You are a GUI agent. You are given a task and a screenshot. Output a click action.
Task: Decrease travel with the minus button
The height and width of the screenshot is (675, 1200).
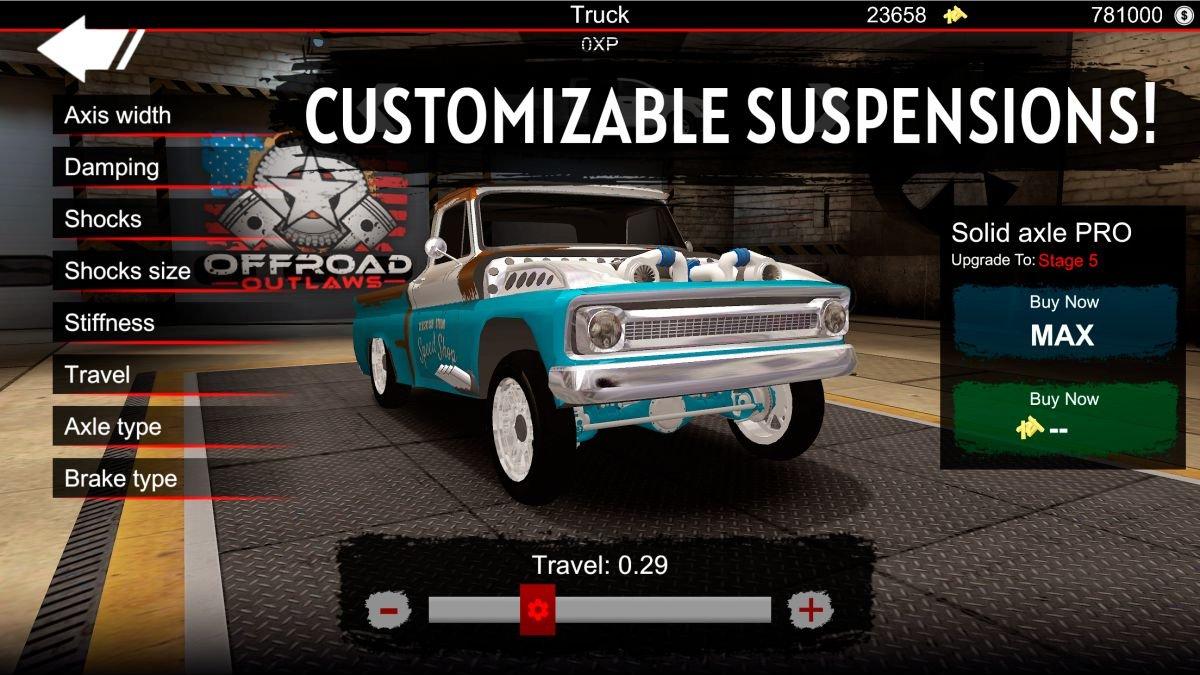click(x=389, y=609)
